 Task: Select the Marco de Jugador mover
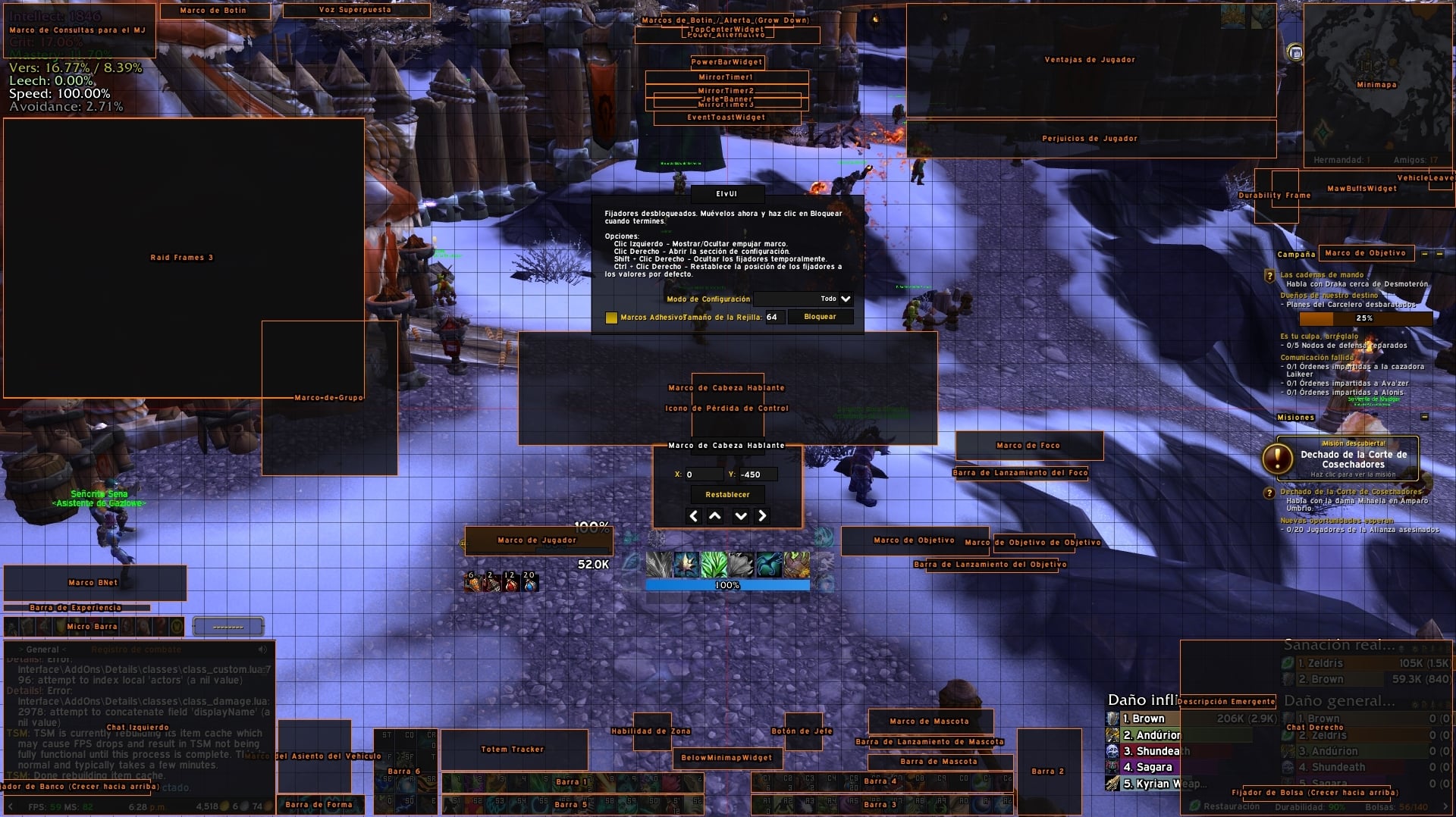point(538,540)
